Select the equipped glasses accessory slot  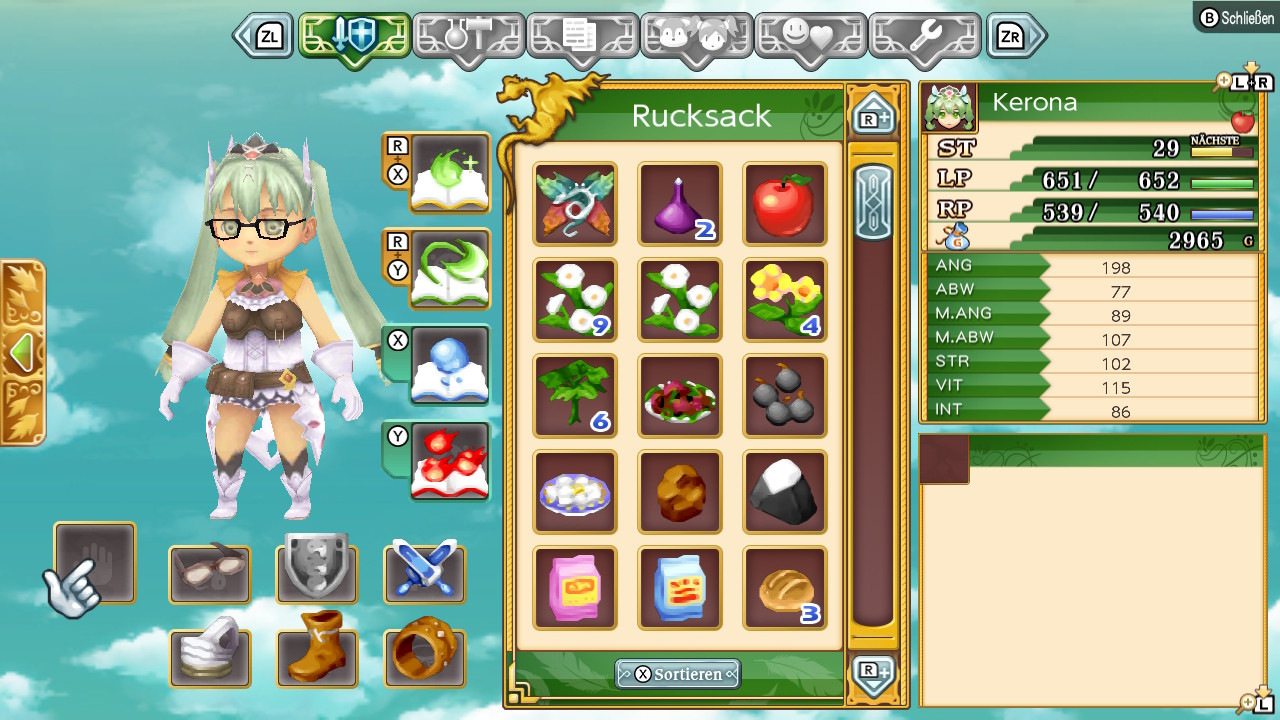point(209,573)
